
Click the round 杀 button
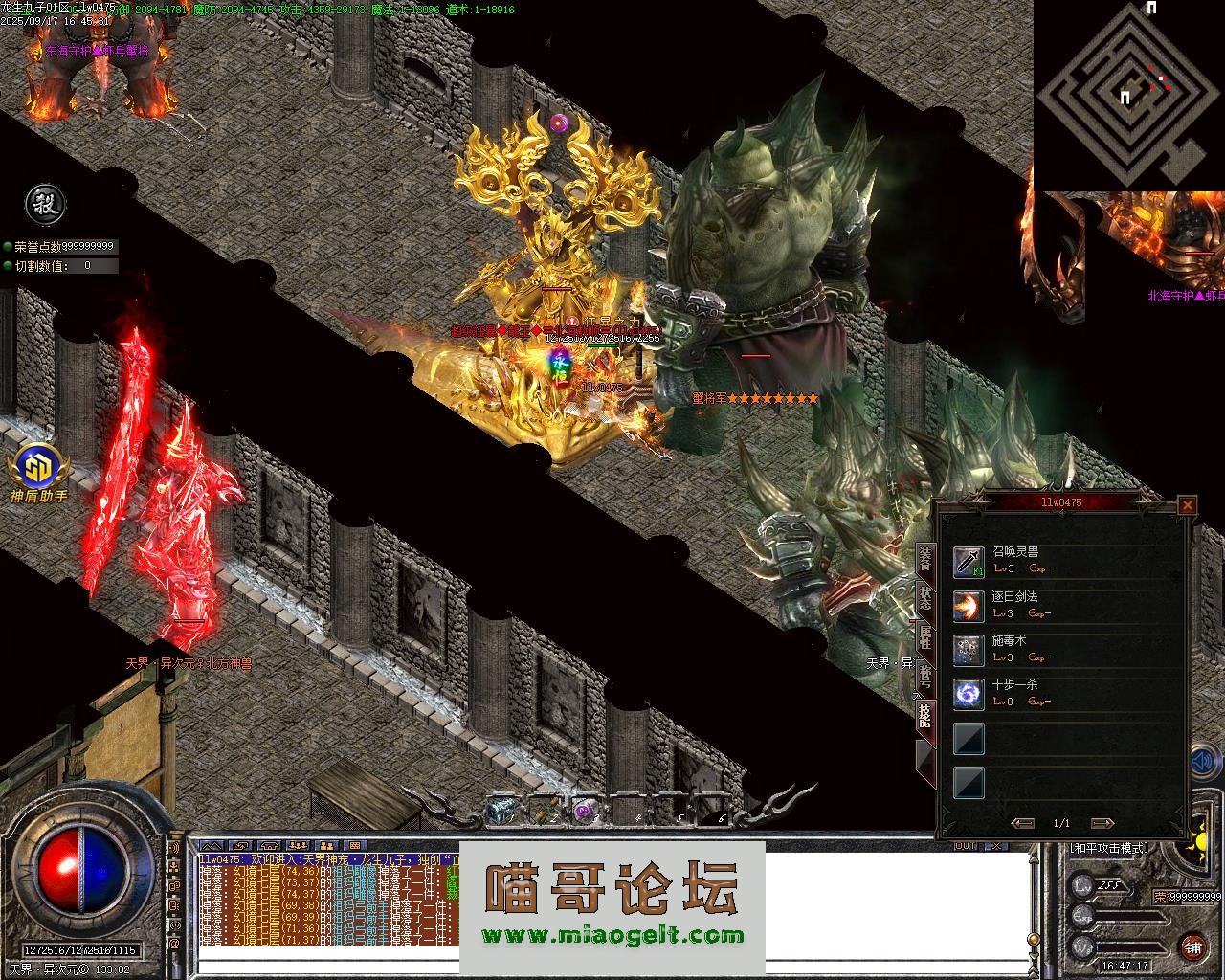coord(44,204)
